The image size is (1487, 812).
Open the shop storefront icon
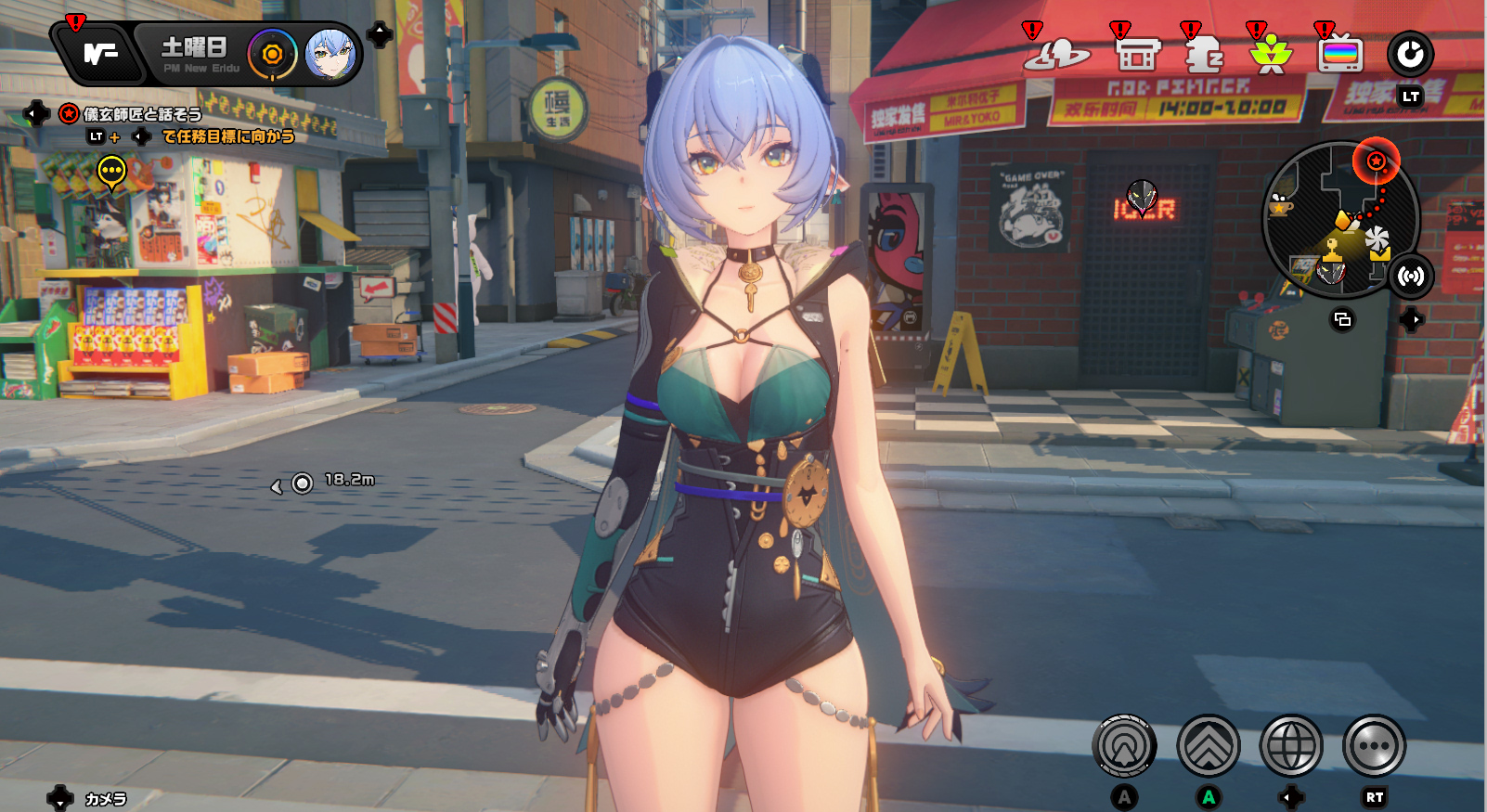[x=1138, y=55]
